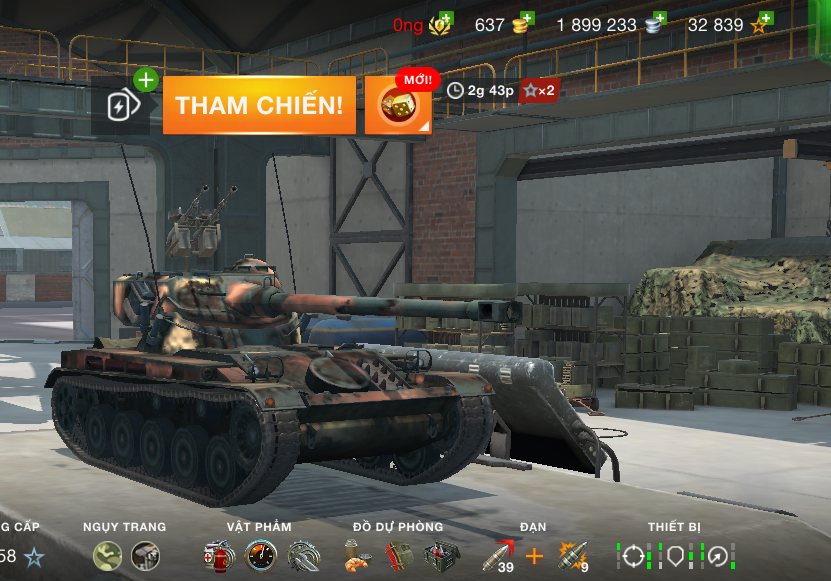
Task: Choose the gauge consumable slot
Action: 261,556
